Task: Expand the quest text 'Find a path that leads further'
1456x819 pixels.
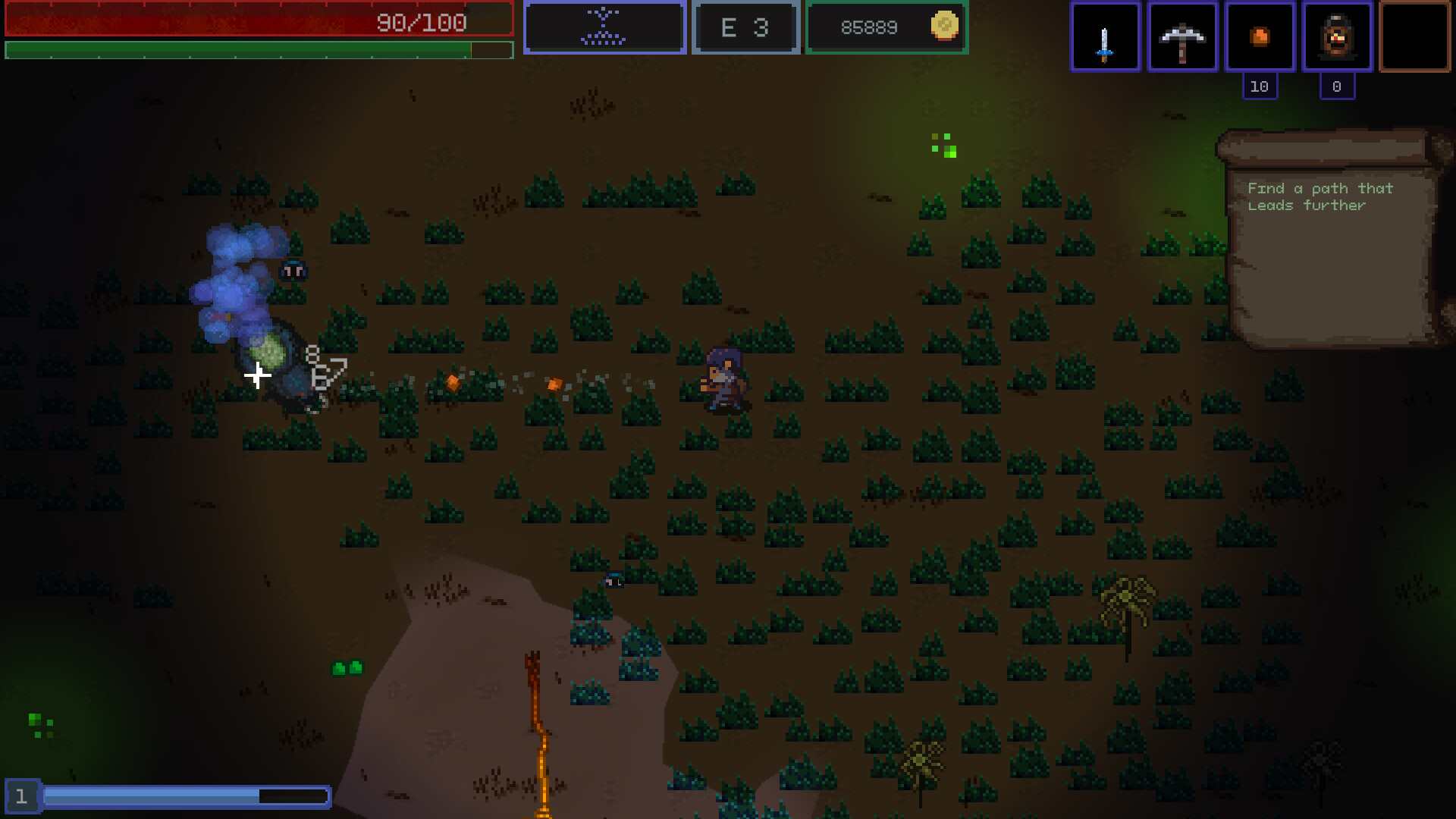Action: 1321,197
